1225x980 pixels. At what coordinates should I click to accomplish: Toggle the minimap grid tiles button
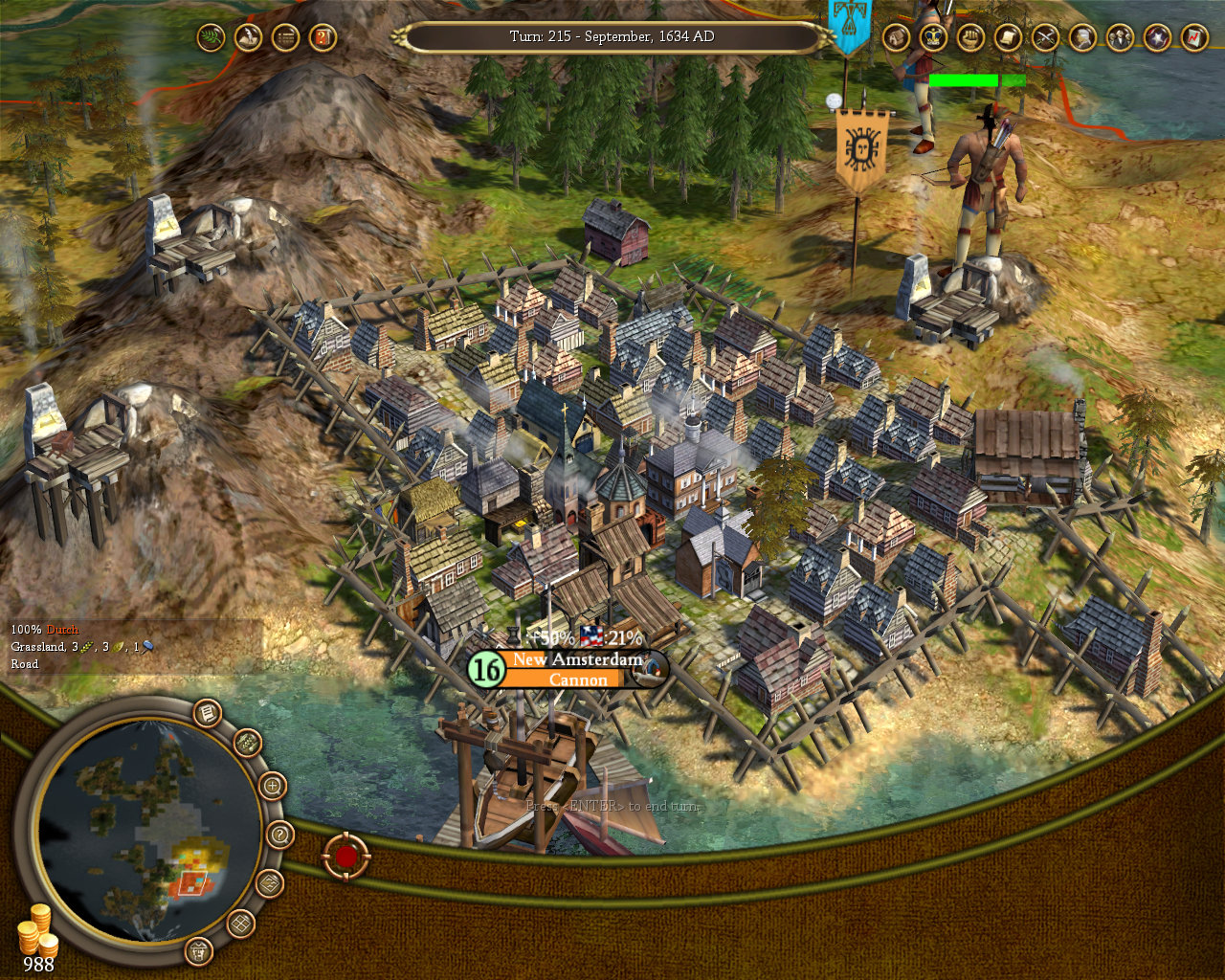click(240, 924)
